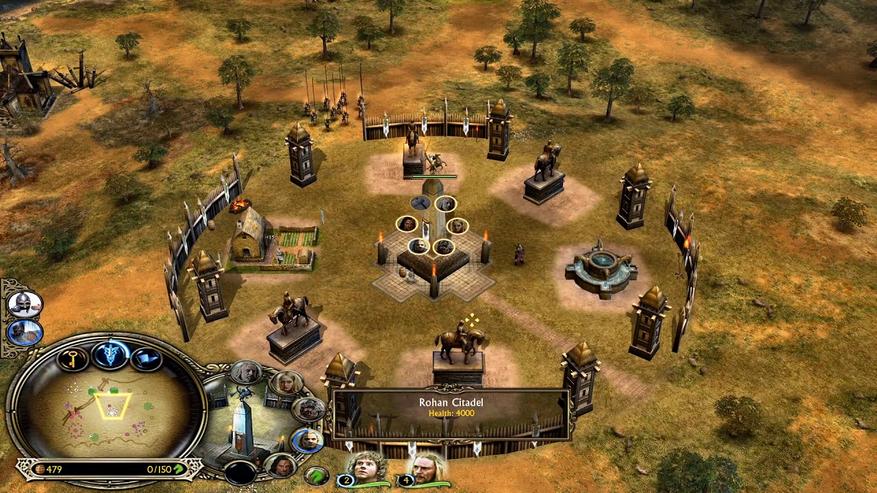This screenshot has width=877, height=493.
Task: Click the golden key button above minimap
Action: [x=71, y=358]
